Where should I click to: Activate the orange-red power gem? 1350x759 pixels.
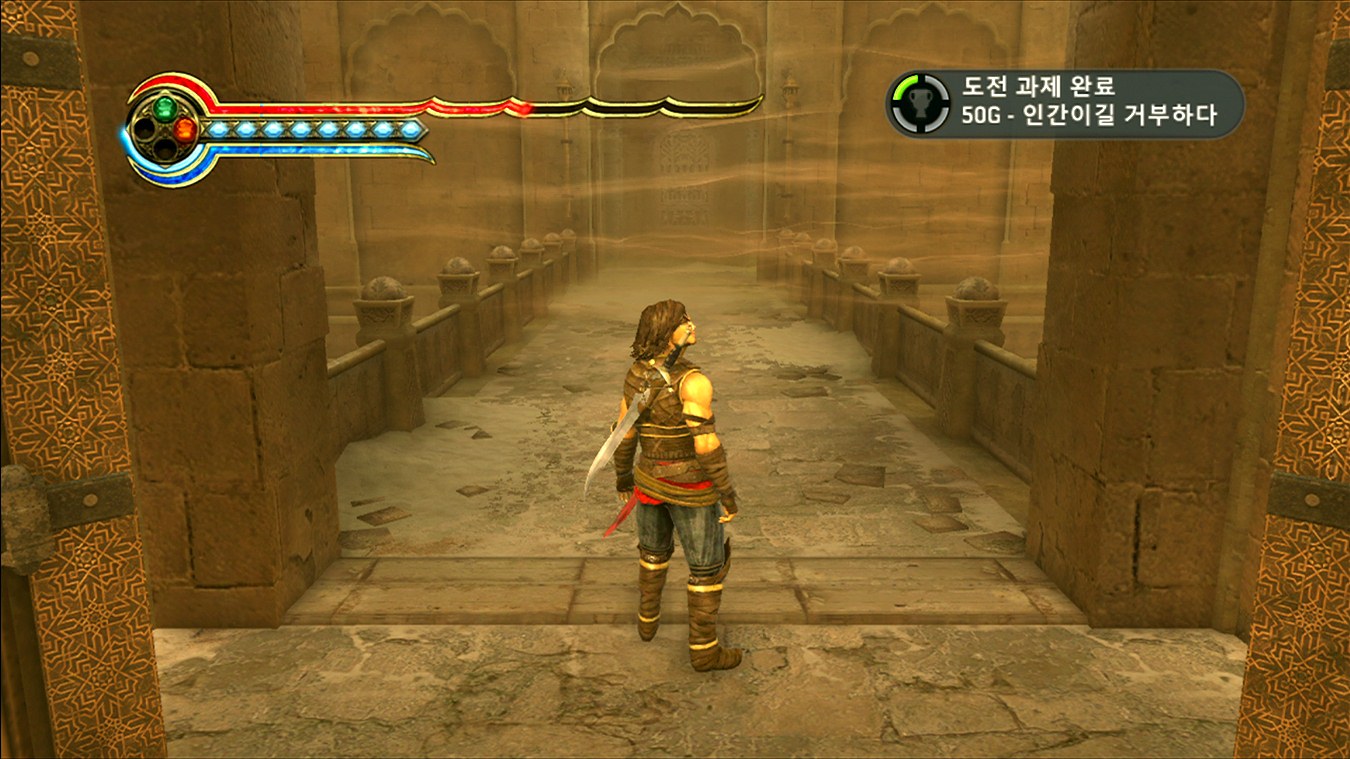click(185, 129)
